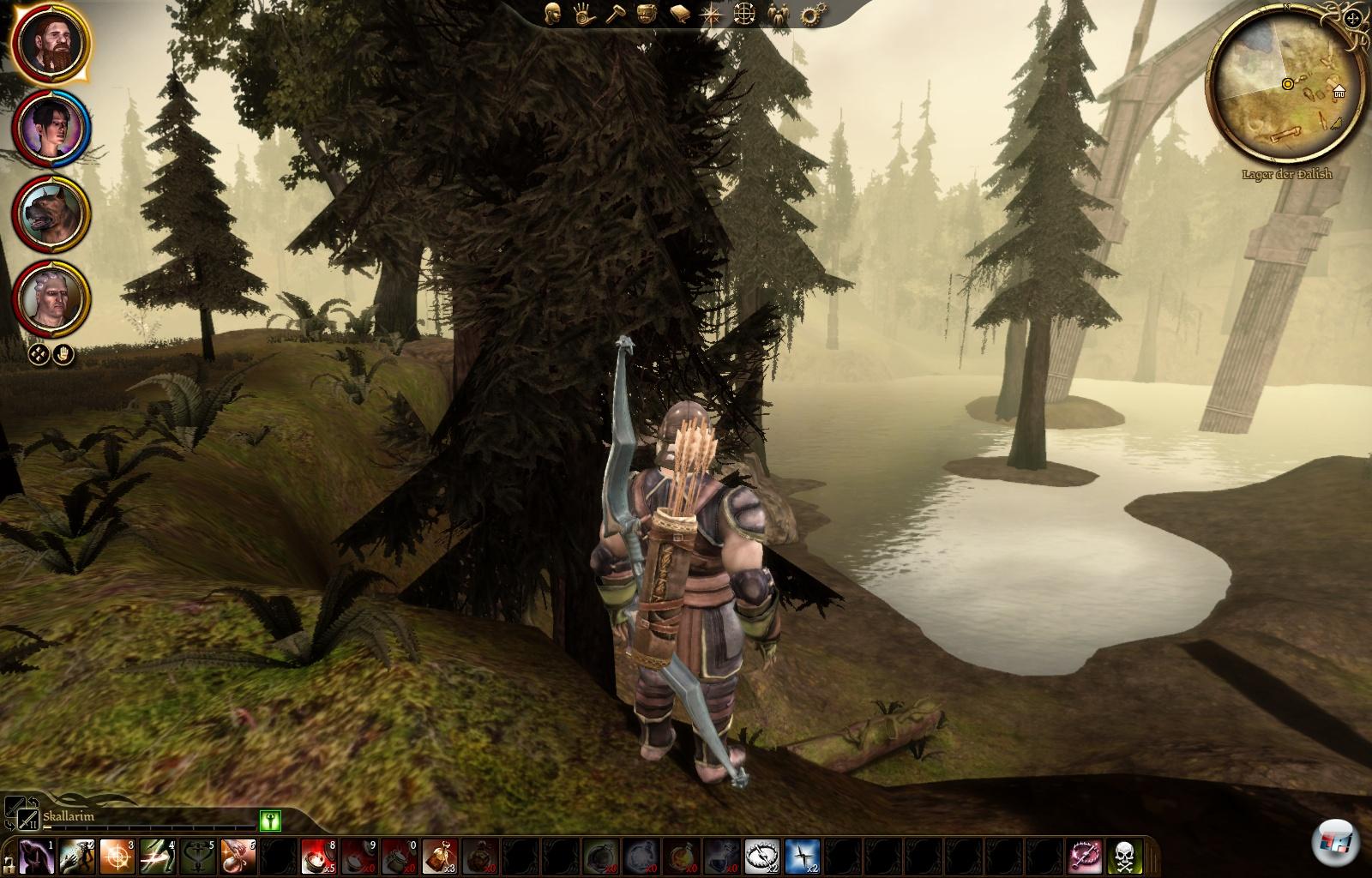Select the bearded dwarf party portrait
Viewport: 1372px width, 878px height.
pos(51,45)
